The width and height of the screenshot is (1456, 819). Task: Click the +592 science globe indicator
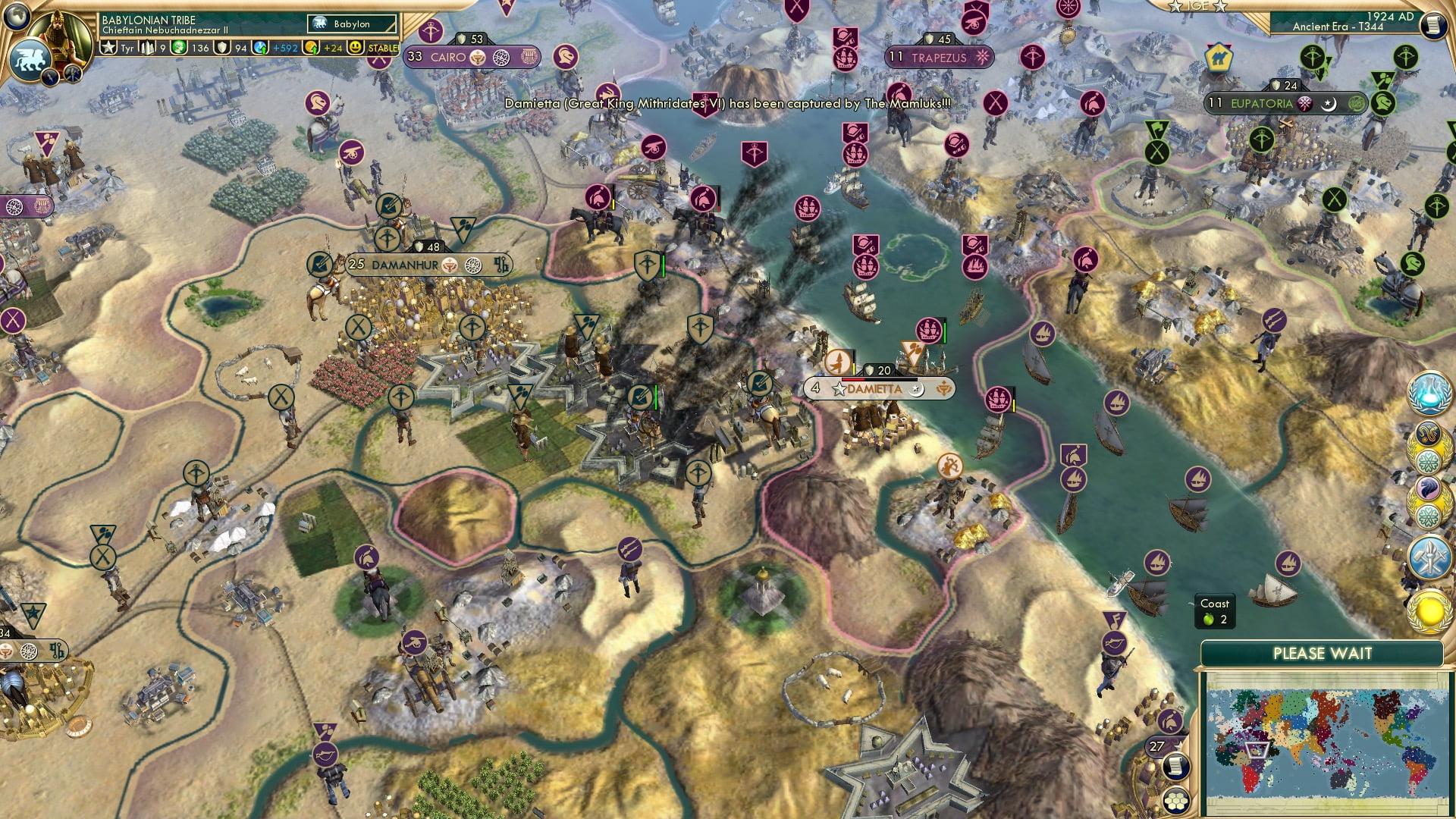tap(261, 47)
